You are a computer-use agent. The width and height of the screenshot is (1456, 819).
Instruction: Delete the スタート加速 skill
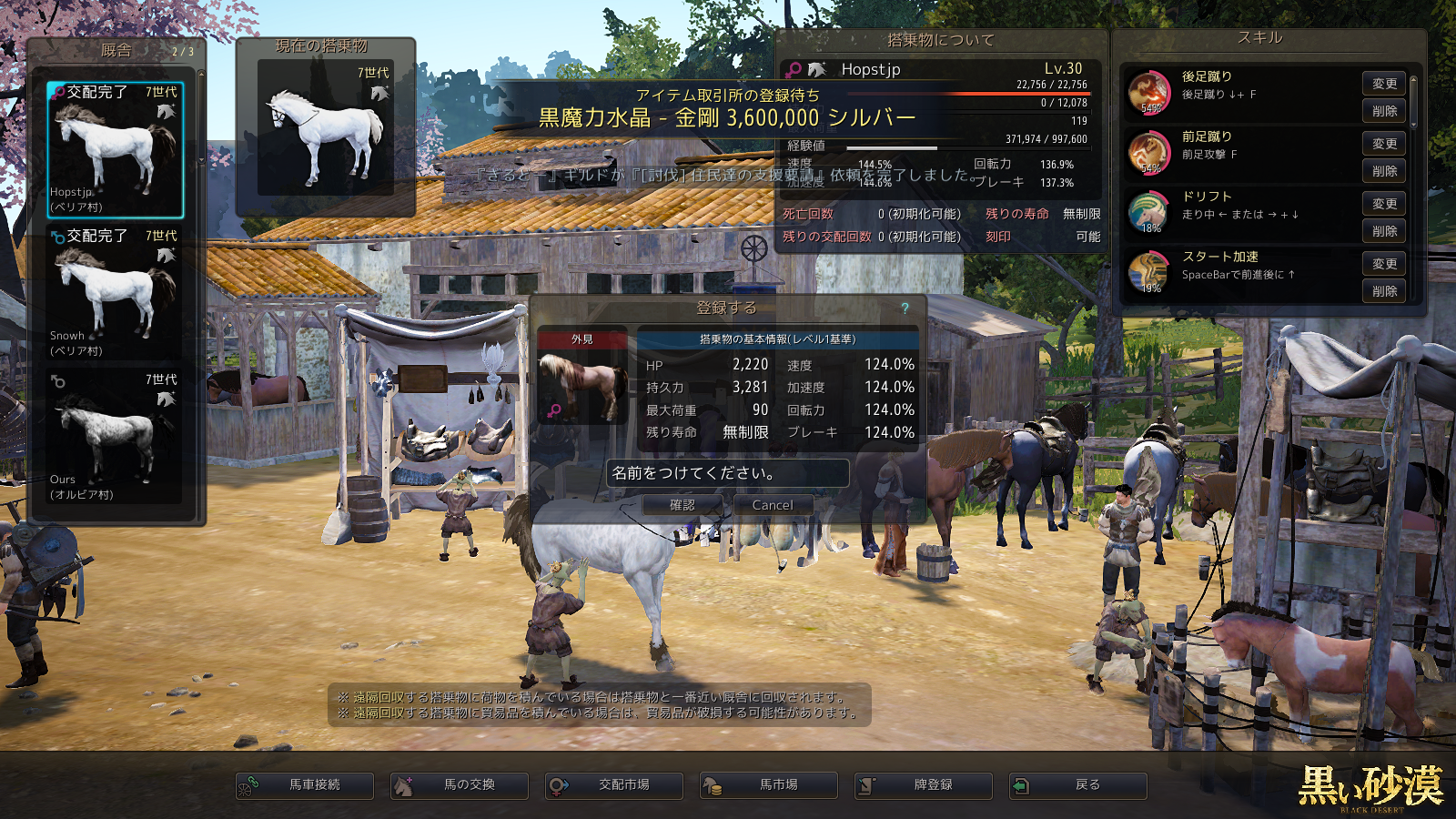[x=1384, y=291]
